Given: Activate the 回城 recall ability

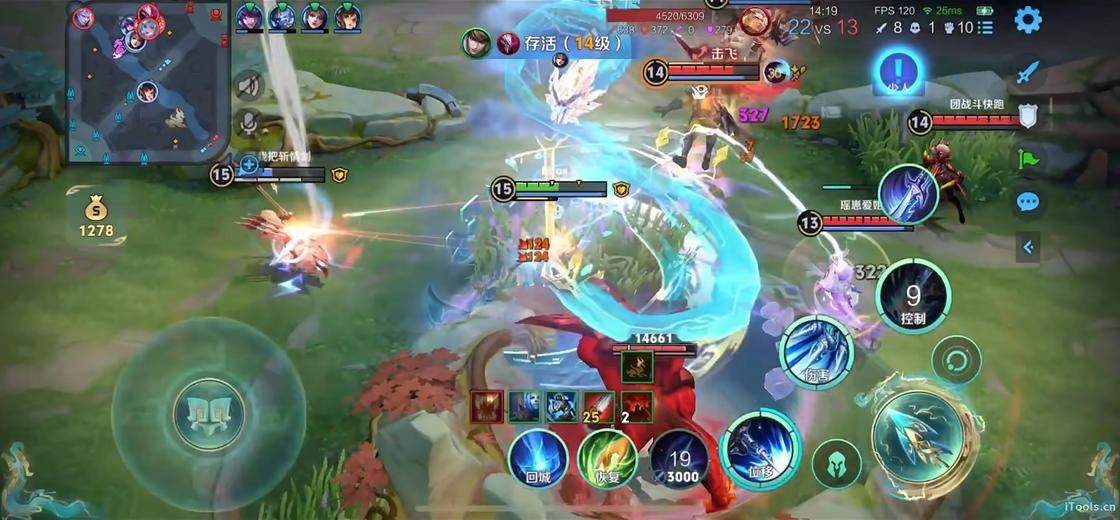Looking at the screenshot, I should pyautogui.click(x=538, y=459).
